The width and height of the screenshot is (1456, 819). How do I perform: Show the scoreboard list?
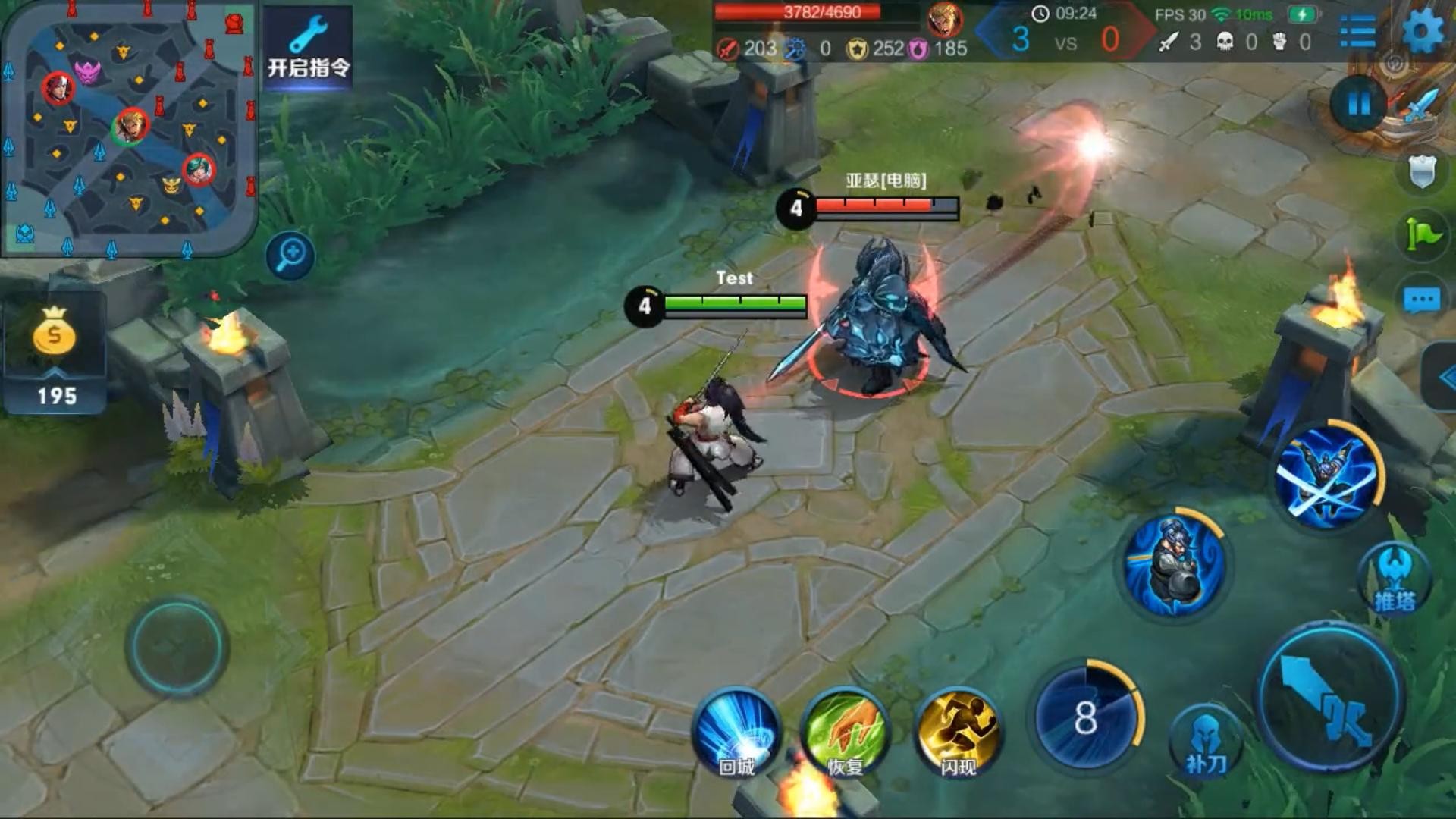[x=1357, y=32]
